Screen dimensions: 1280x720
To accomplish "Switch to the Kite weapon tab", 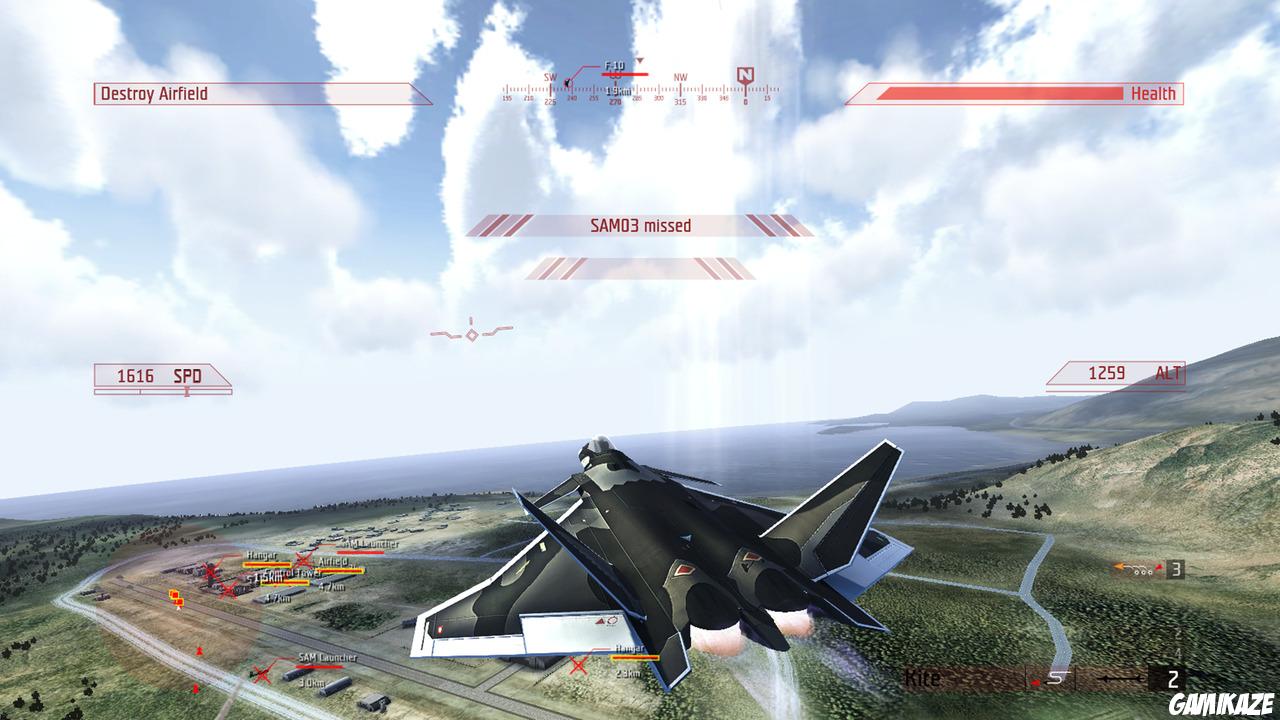I will point(925,677).
